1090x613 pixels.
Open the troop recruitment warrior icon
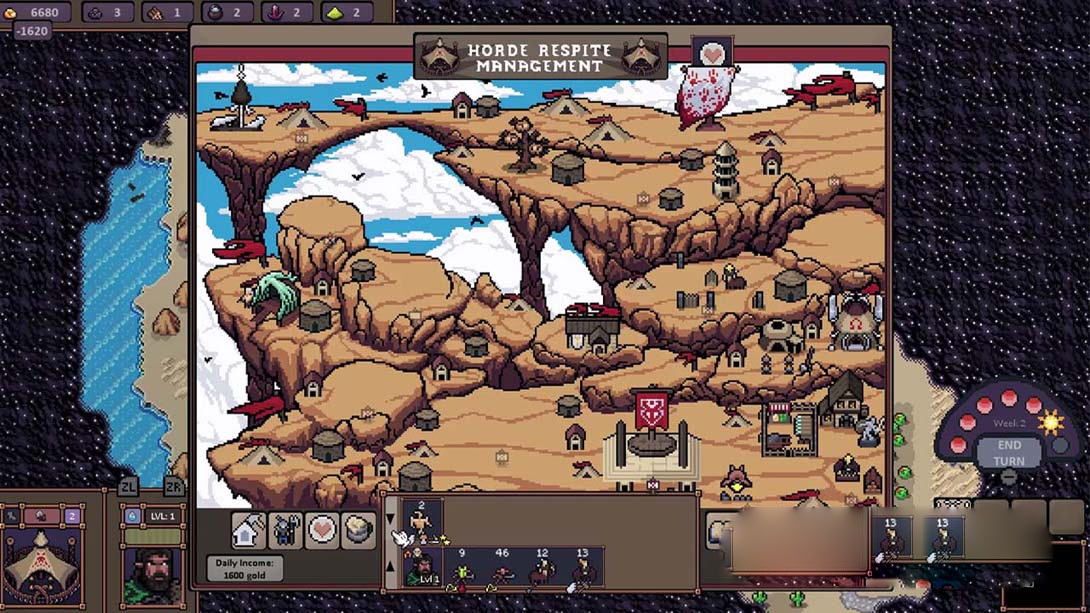tap(285, 529)
